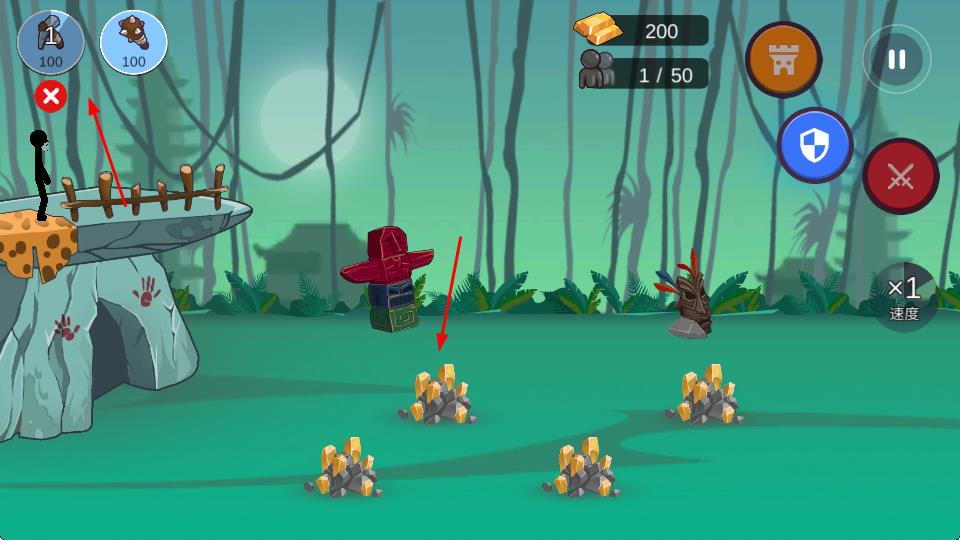
Task: Activate the blue shield defend command
Action: [814, 146]
